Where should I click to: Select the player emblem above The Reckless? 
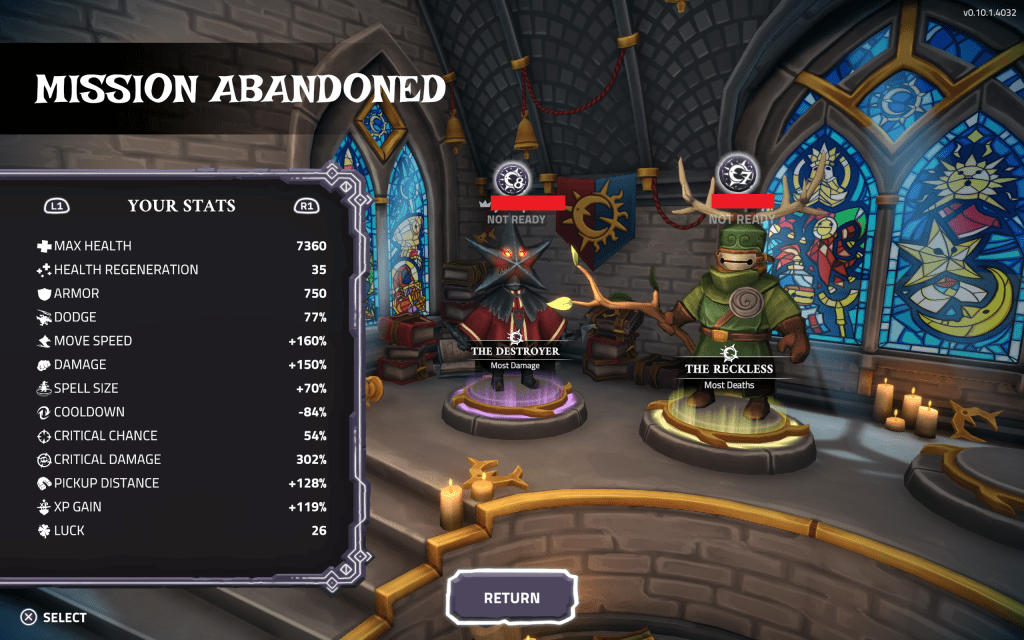pos(735,171)
